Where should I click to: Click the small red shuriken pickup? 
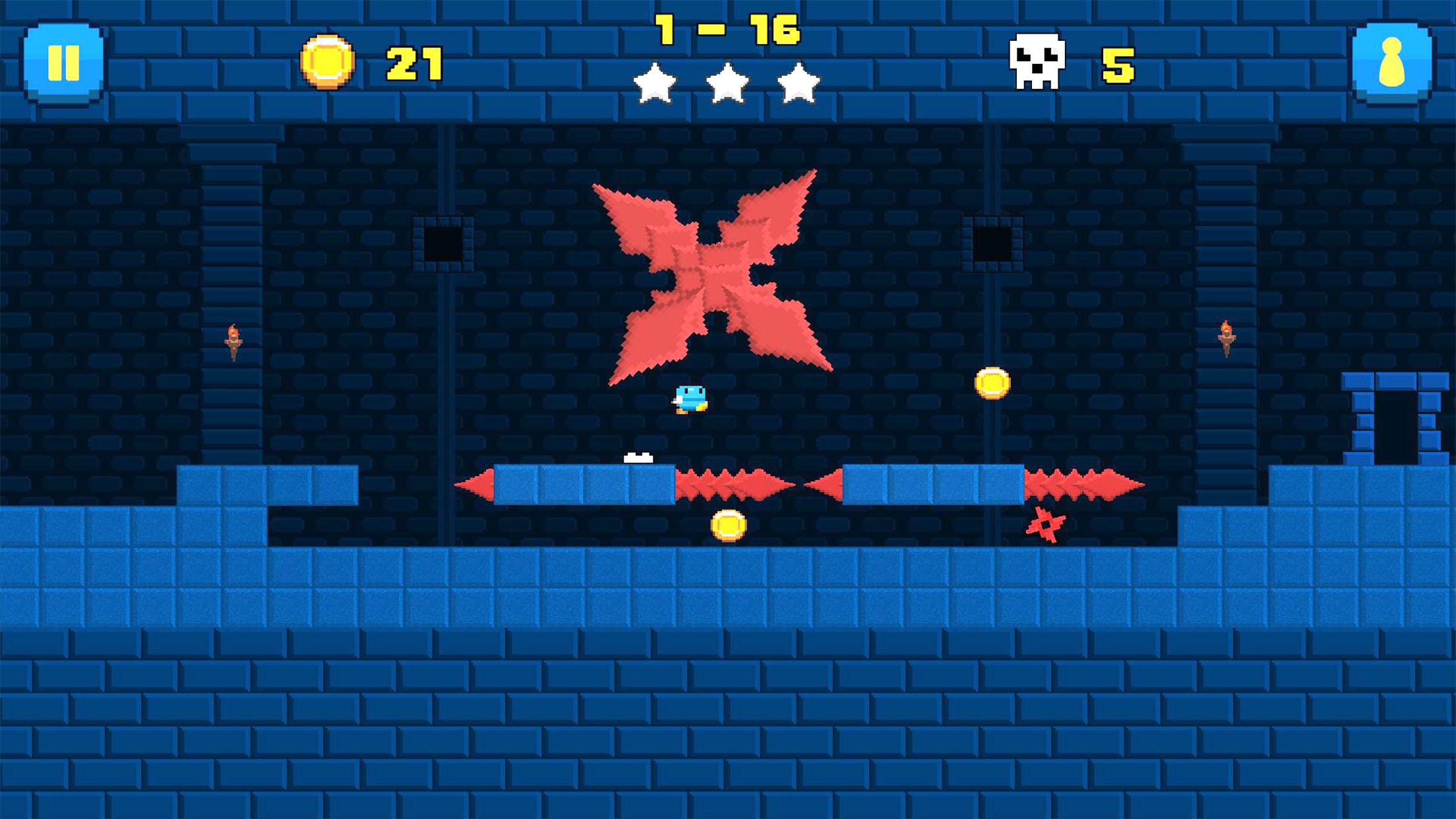click(1046, 524)
